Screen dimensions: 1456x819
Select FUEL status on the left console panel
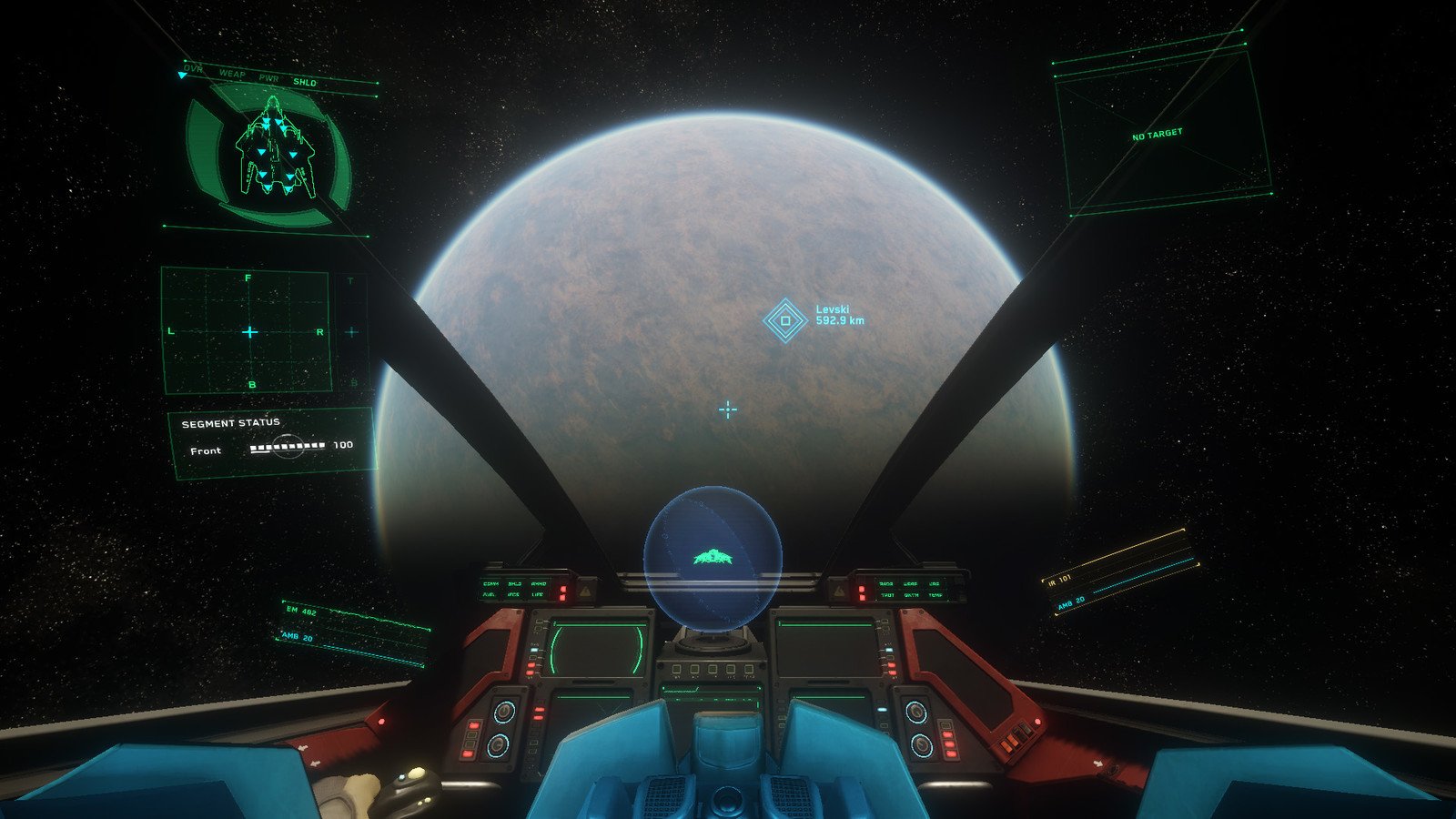[x=489, y=594]
